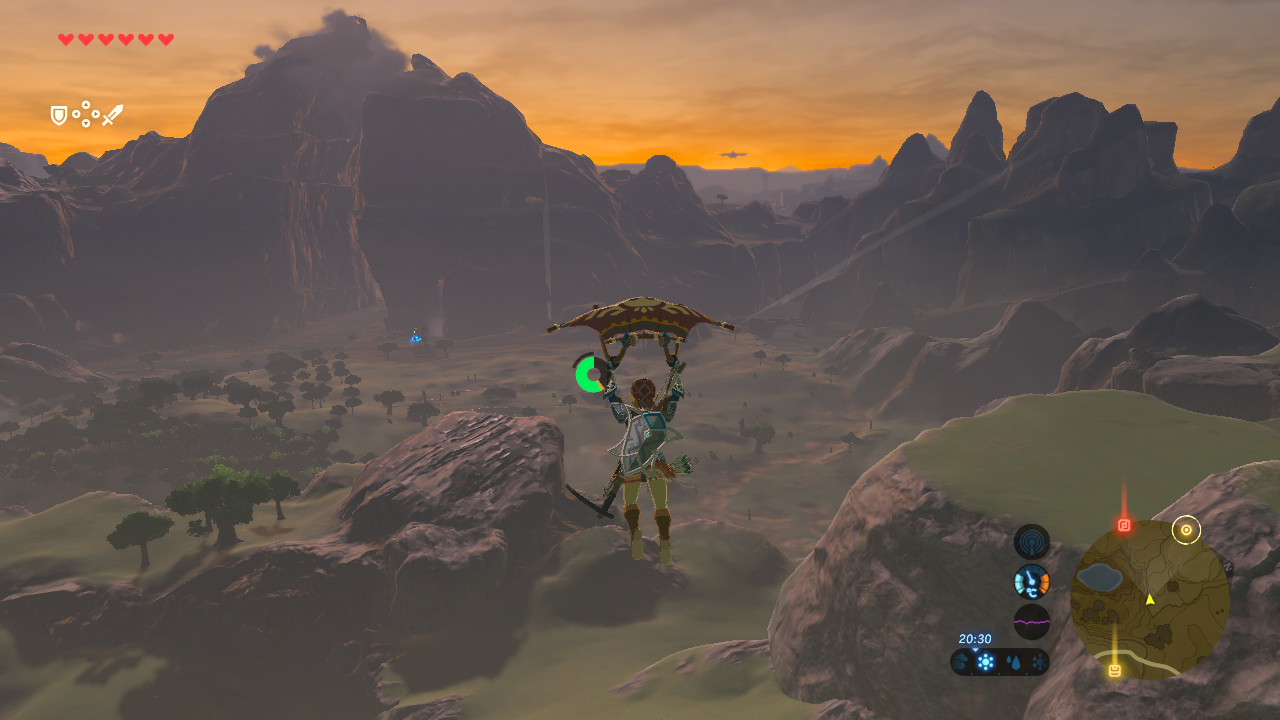Select the sword icon in the quick-equip HUD

pyautogui.click(x=112, y=115)
